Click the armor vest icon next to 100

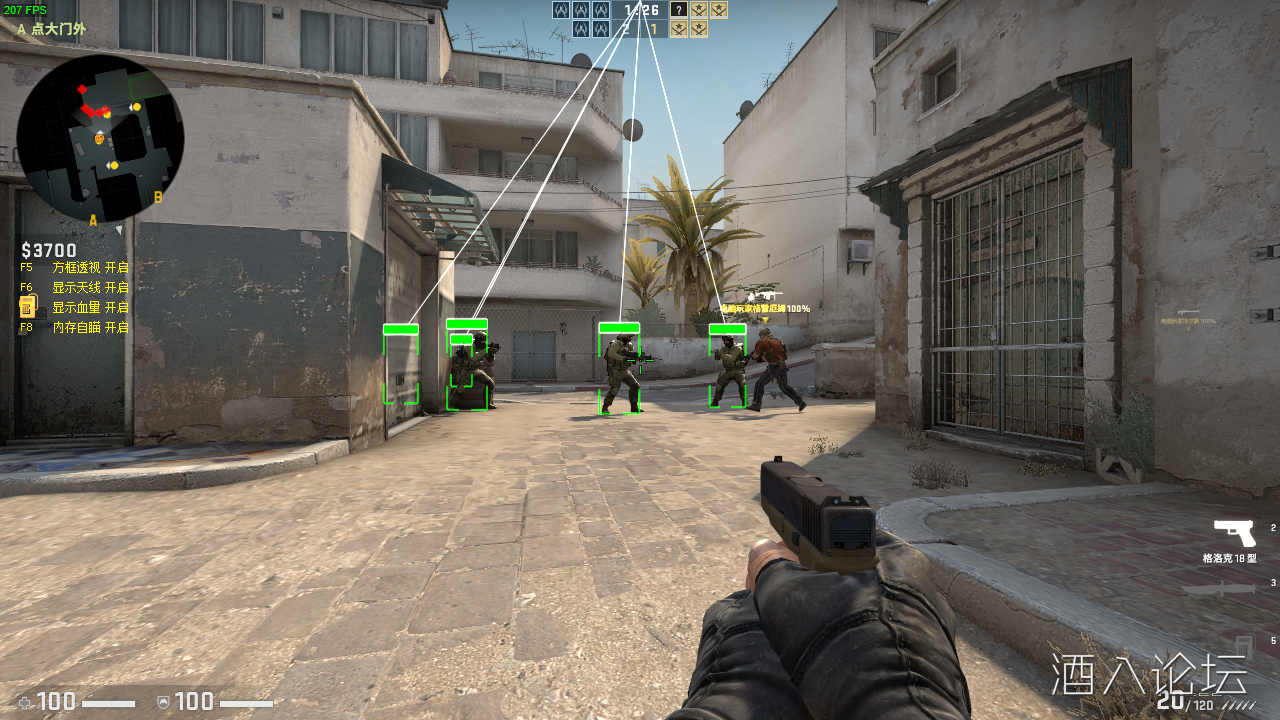(x=163, y=702)
